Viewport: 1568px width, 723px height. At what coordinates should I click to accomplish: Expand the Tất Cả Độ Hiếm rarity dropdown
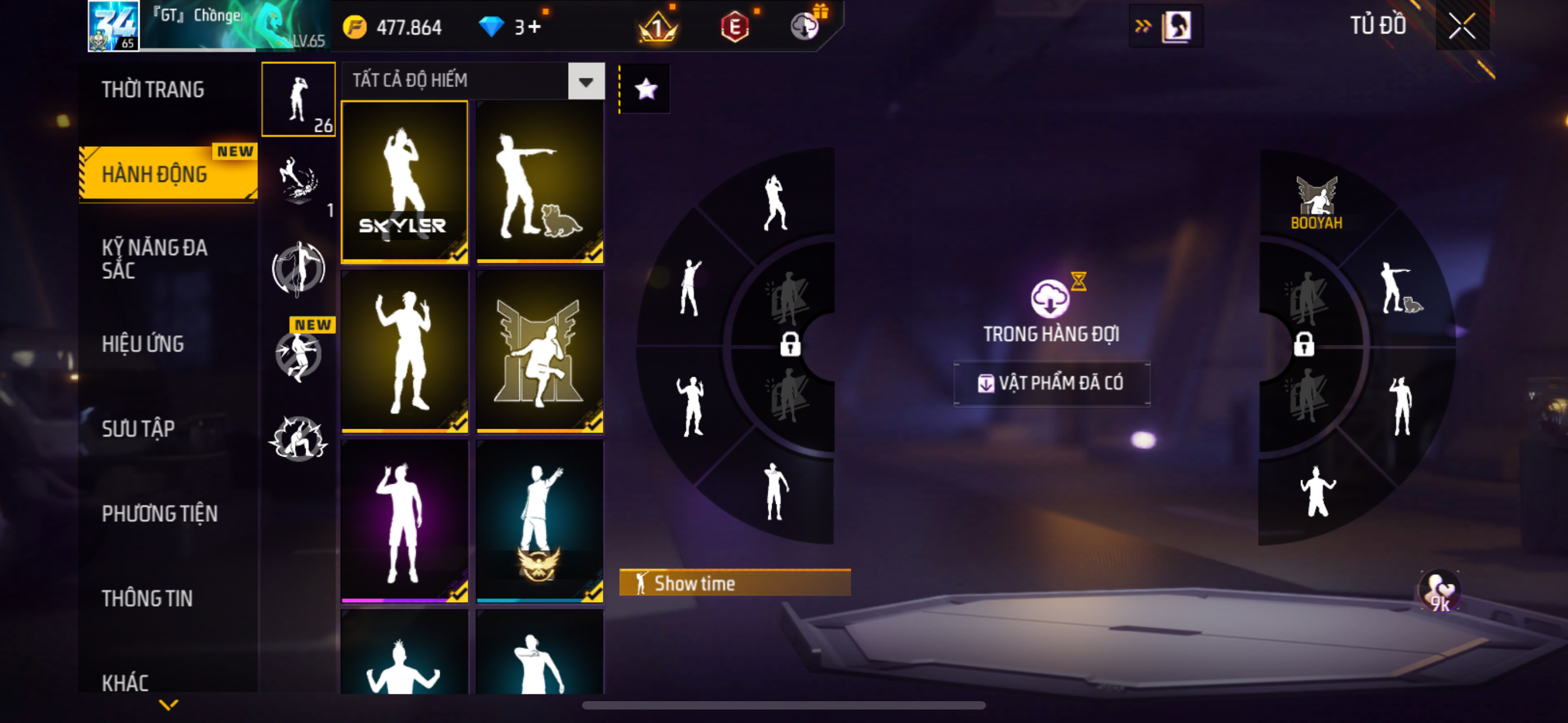pos(585,81)
